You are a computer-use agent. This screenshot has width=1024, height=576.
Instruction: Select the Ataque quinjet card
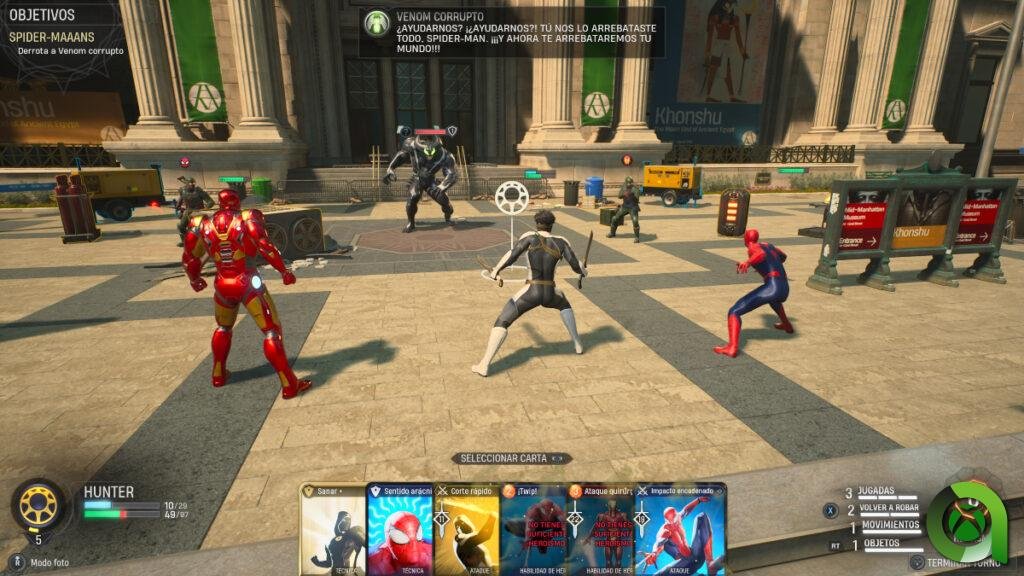click(601, 529)
